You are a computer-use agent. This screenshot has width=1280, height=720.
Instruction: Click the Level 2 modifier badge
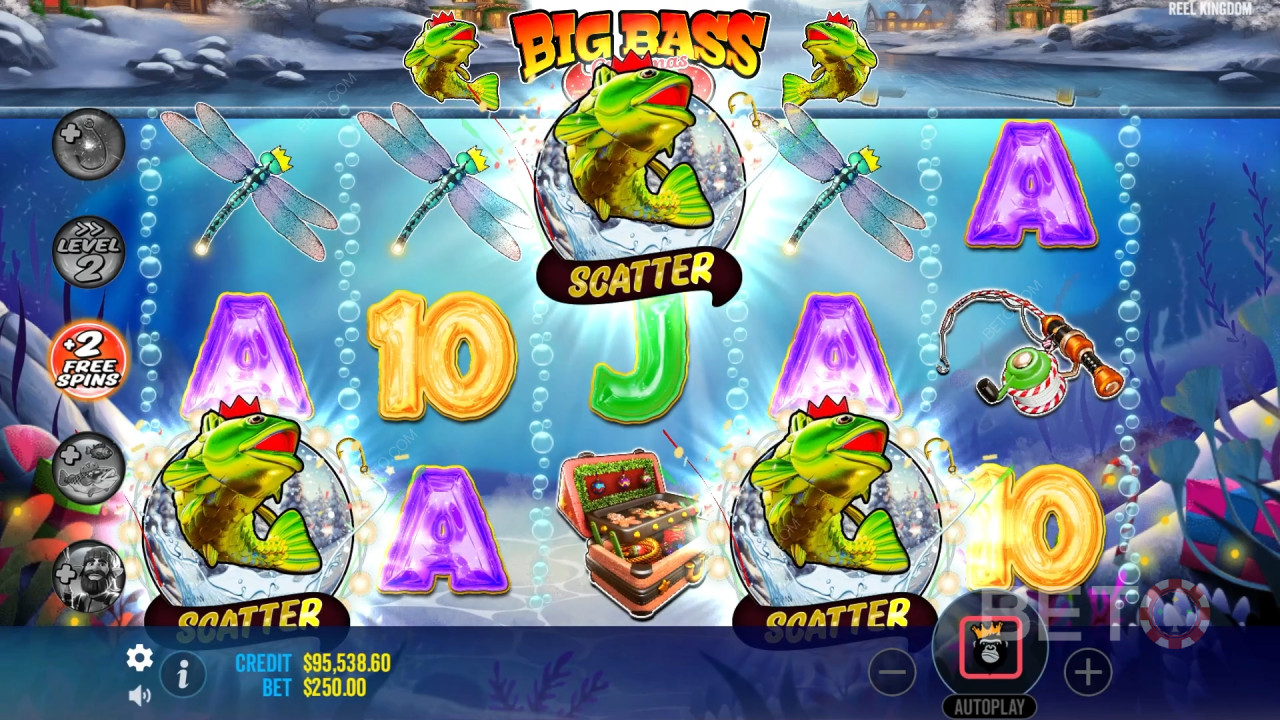(88, 251)
